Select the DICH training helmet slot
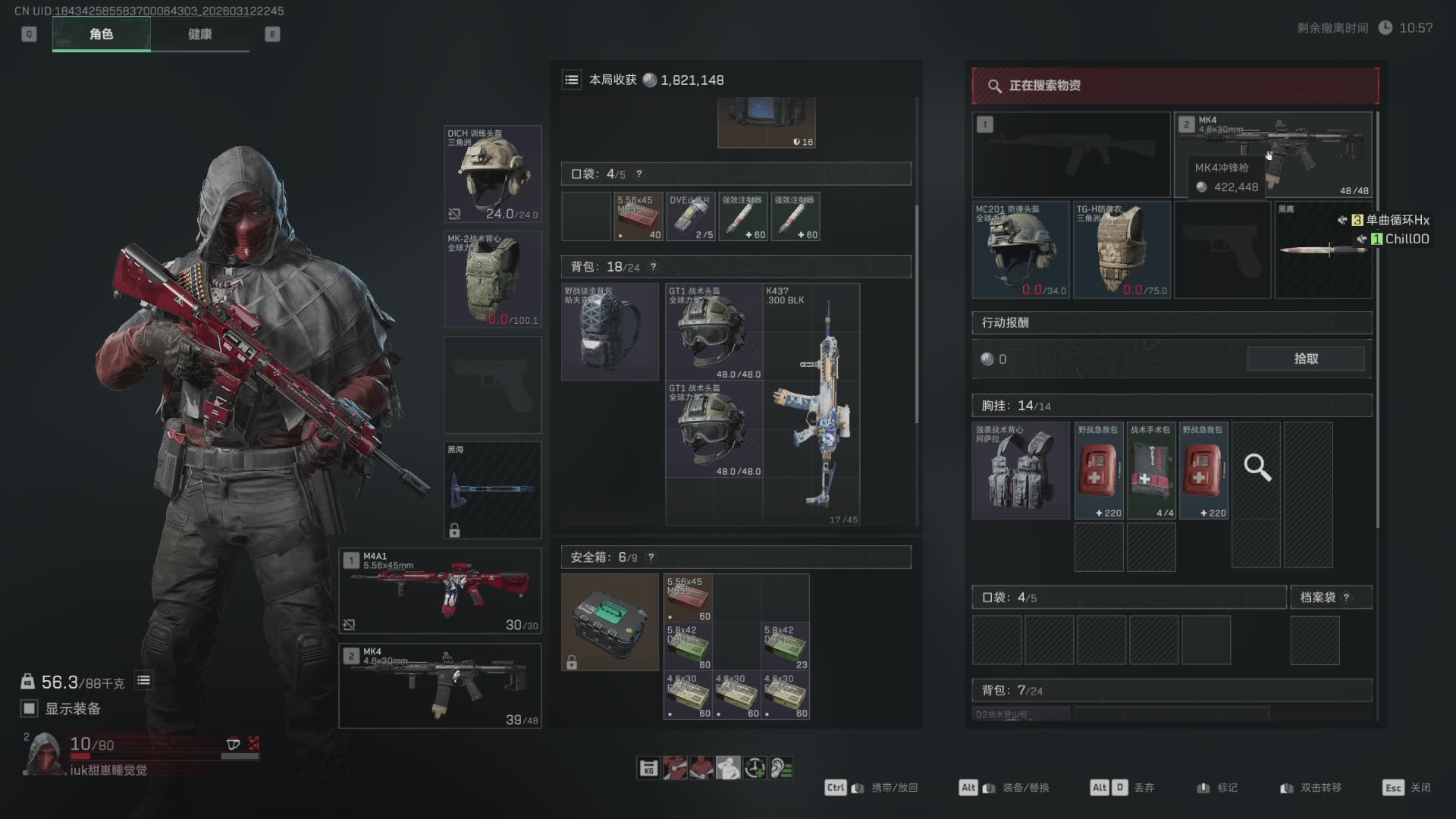 492,174
